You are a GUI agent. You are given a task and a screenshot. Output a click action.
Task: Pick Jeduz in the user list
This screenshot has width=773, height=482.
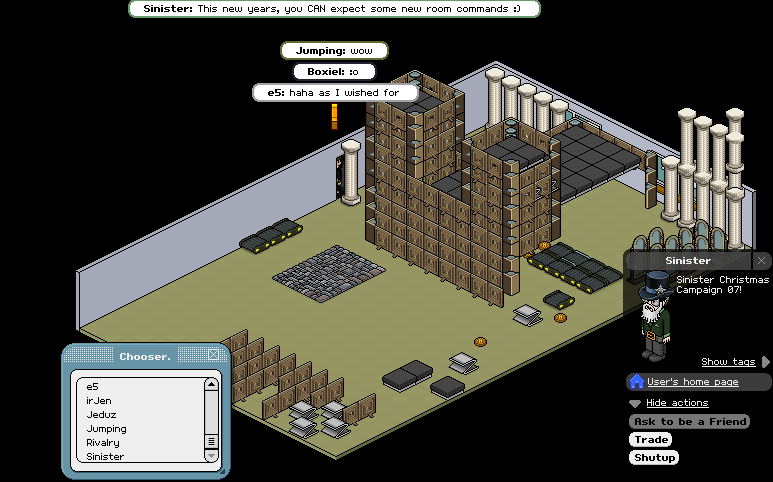coord(102,414)
